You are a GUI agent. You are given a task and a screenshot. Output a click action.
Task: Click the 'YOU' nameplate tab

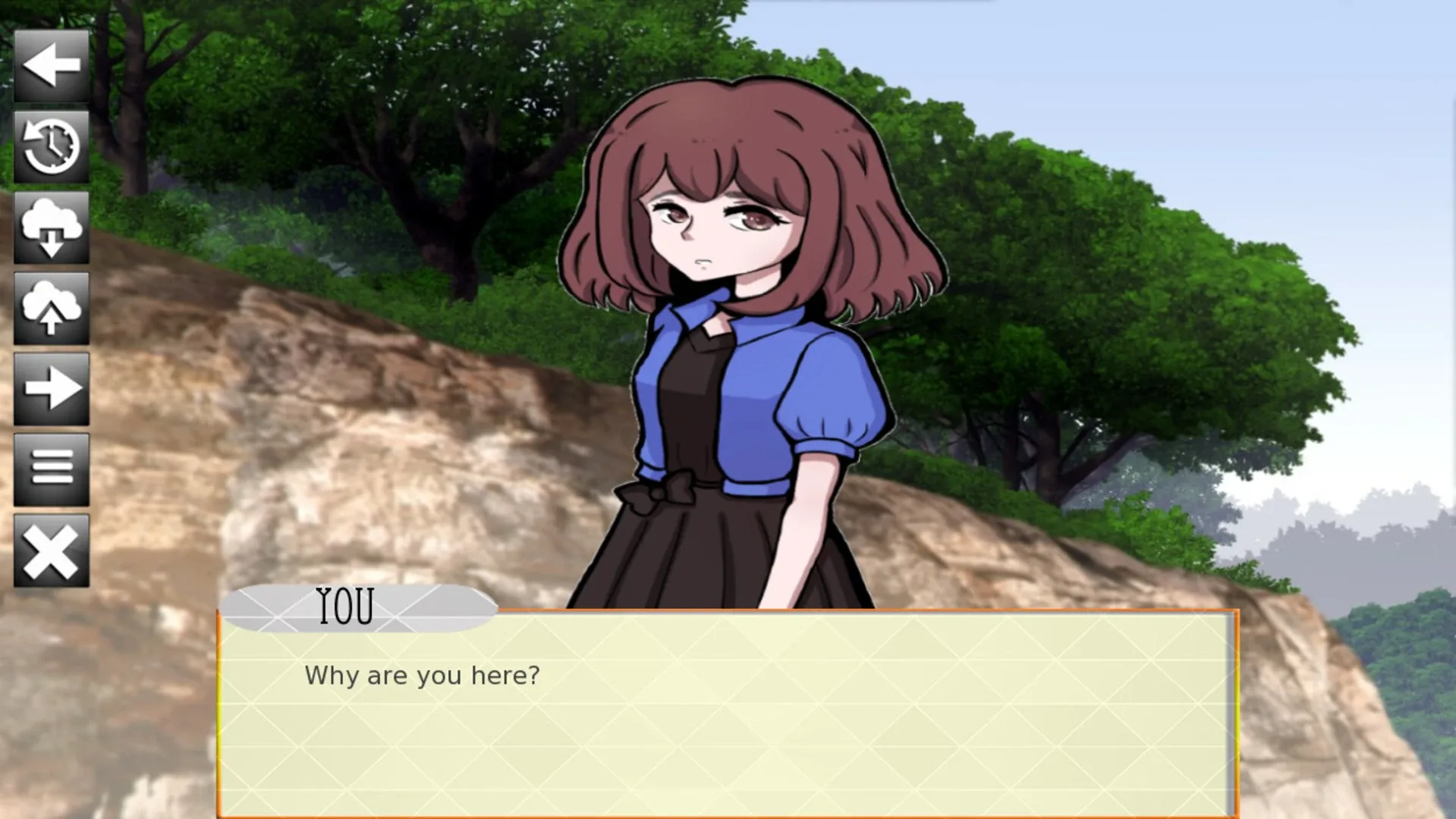click(x=345, y=604)
